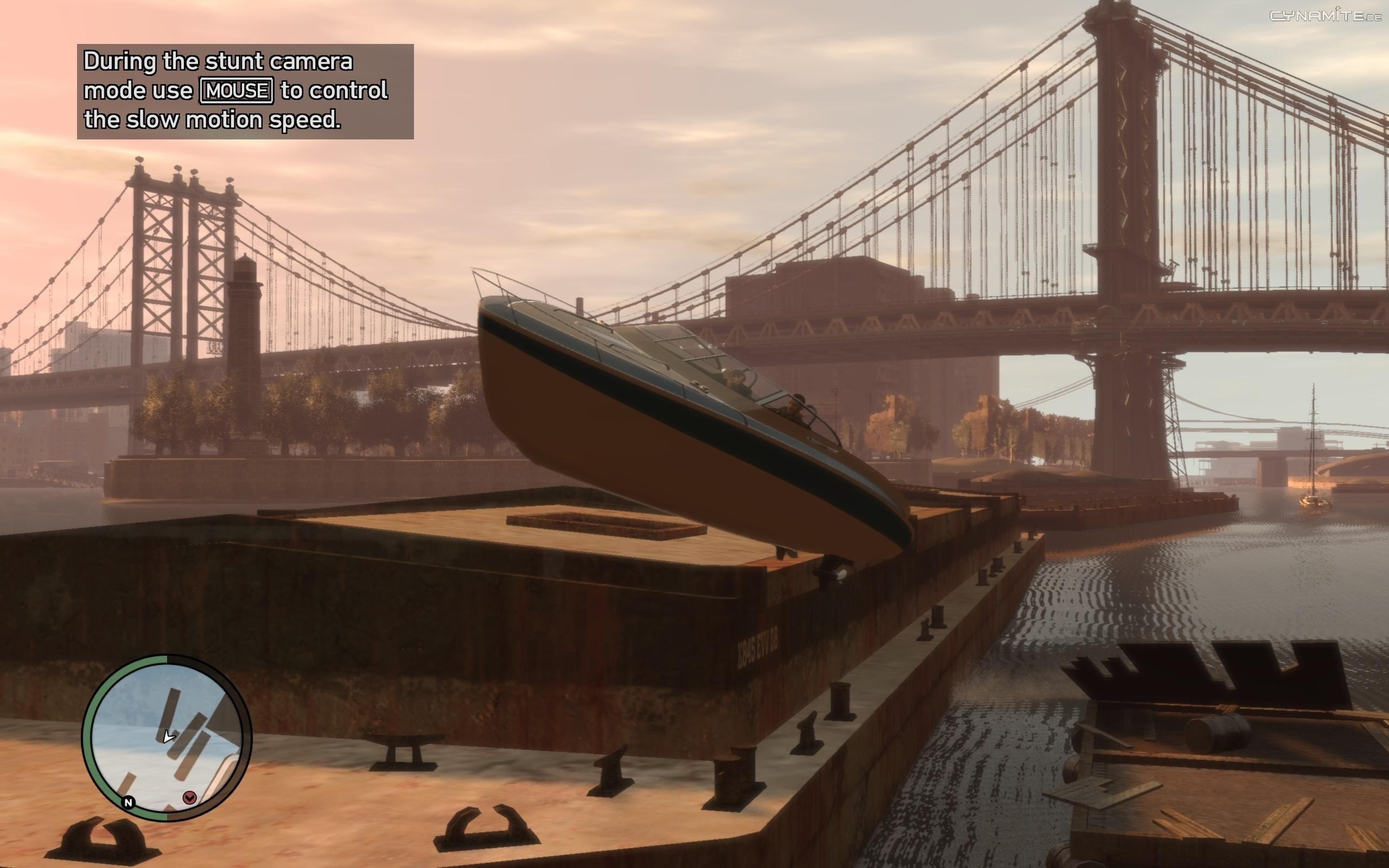Select the north N marker on radar

click(129, 802)
